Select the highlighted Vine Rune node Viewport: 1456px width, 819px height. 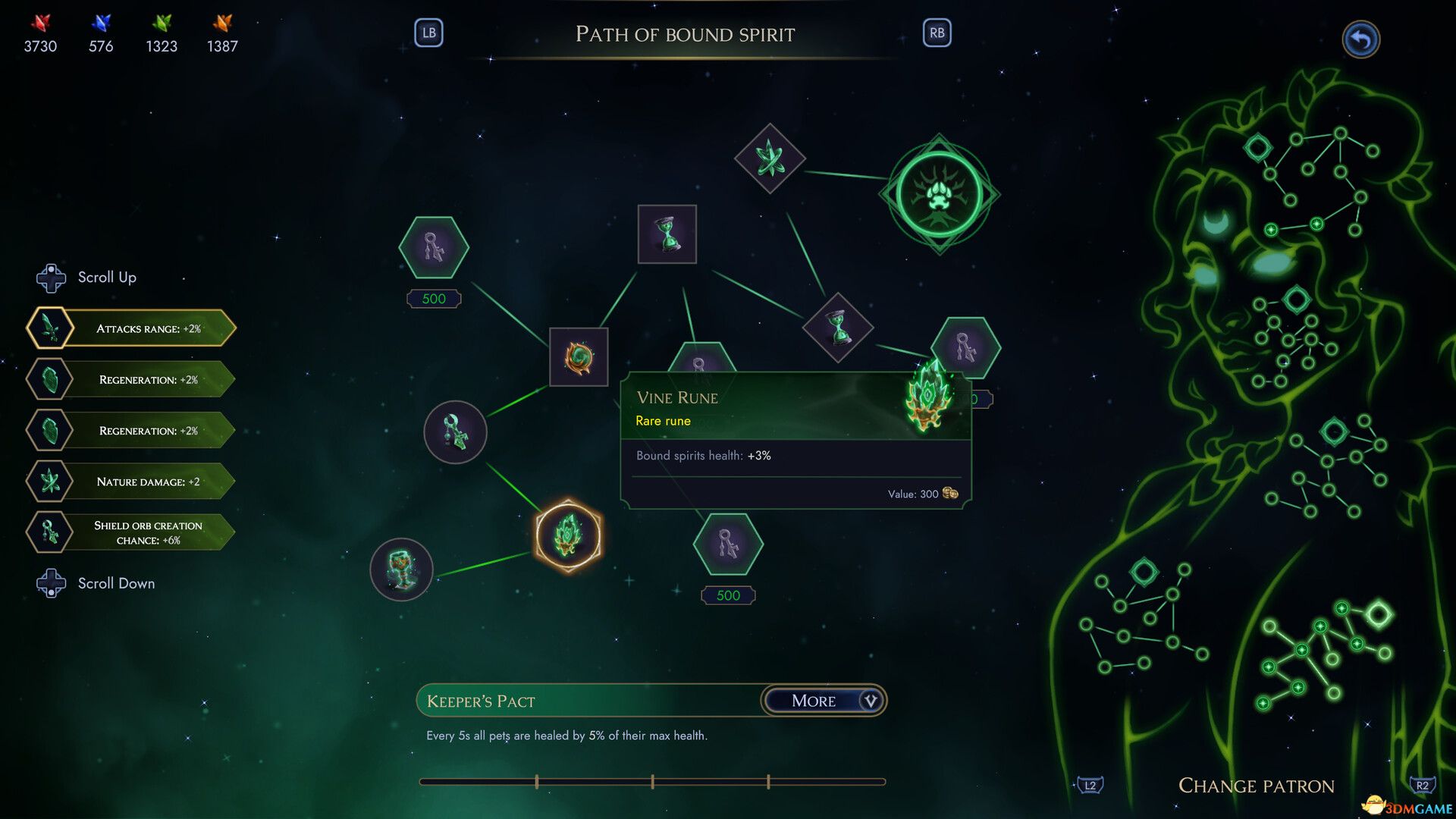pyautogui.click(x=568, y=535)
